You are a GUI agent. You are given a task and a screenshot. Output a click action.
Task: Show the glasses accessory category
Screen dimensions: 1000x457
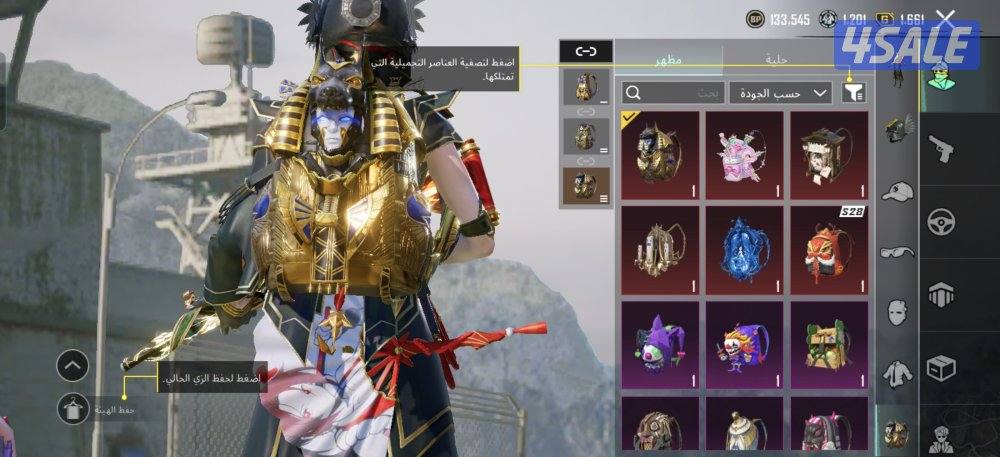(897, 251)
